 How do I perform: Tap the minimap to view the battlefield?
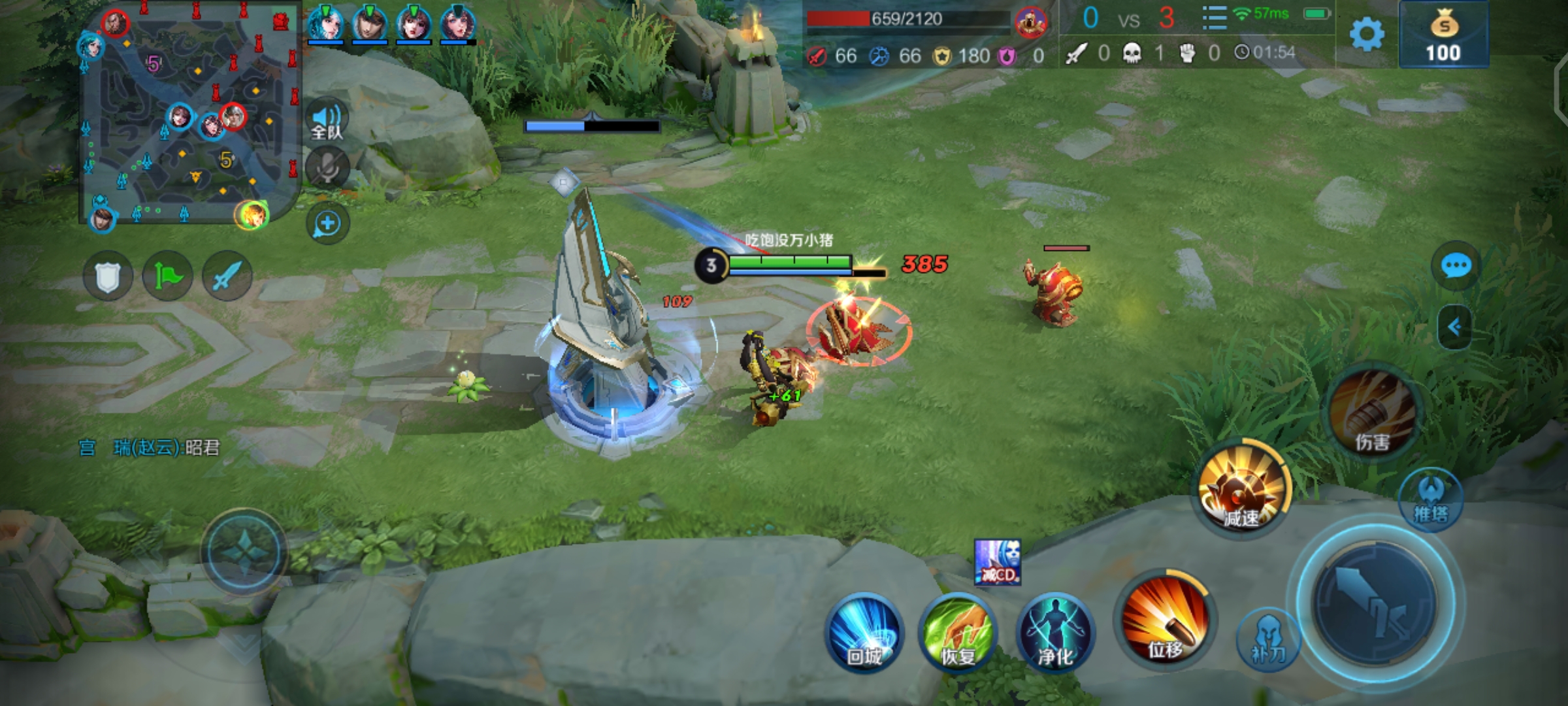tap(188, 114)
